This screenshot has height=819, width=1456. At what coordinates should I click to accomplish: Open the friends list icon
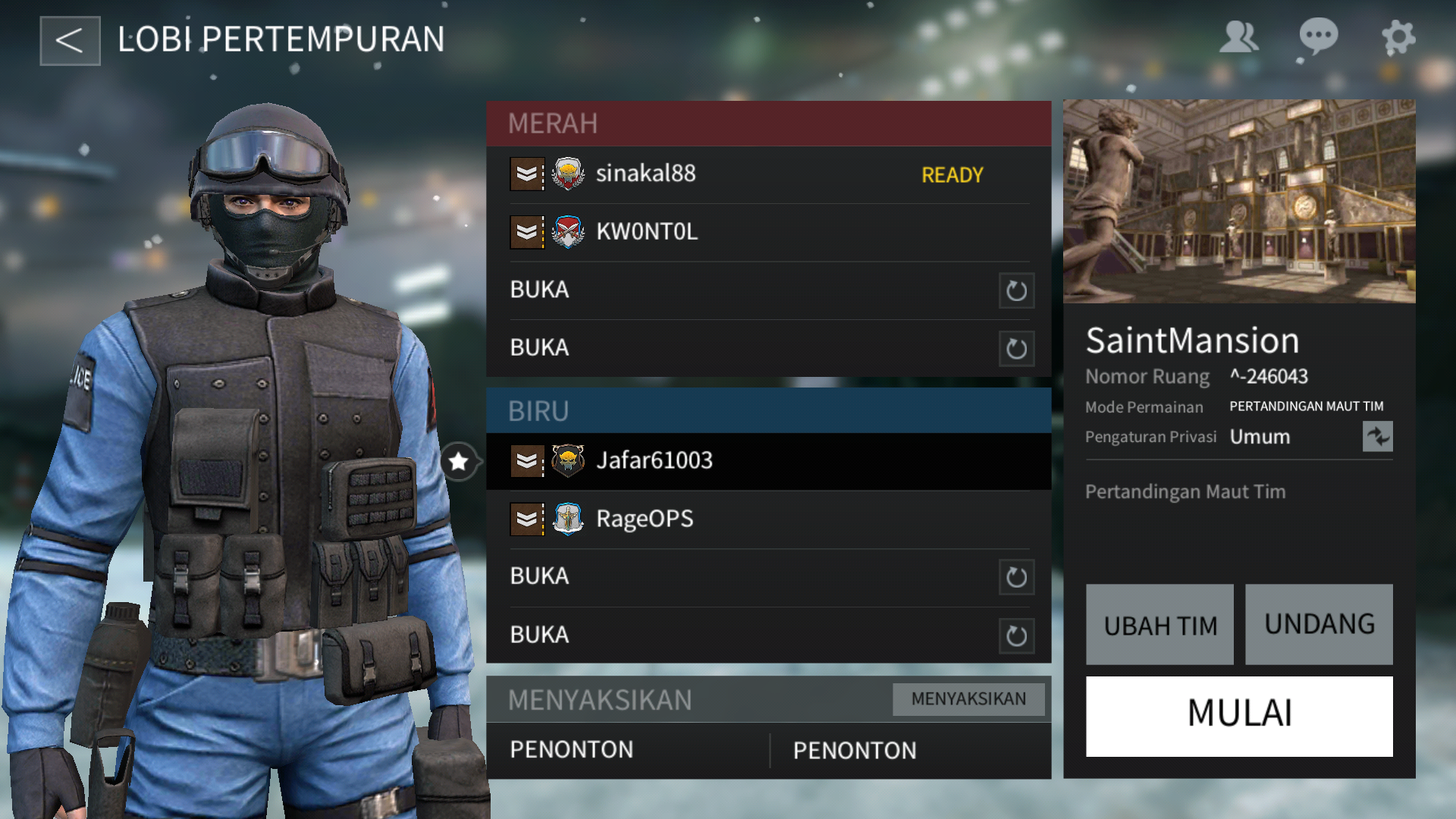point(1238,37)
